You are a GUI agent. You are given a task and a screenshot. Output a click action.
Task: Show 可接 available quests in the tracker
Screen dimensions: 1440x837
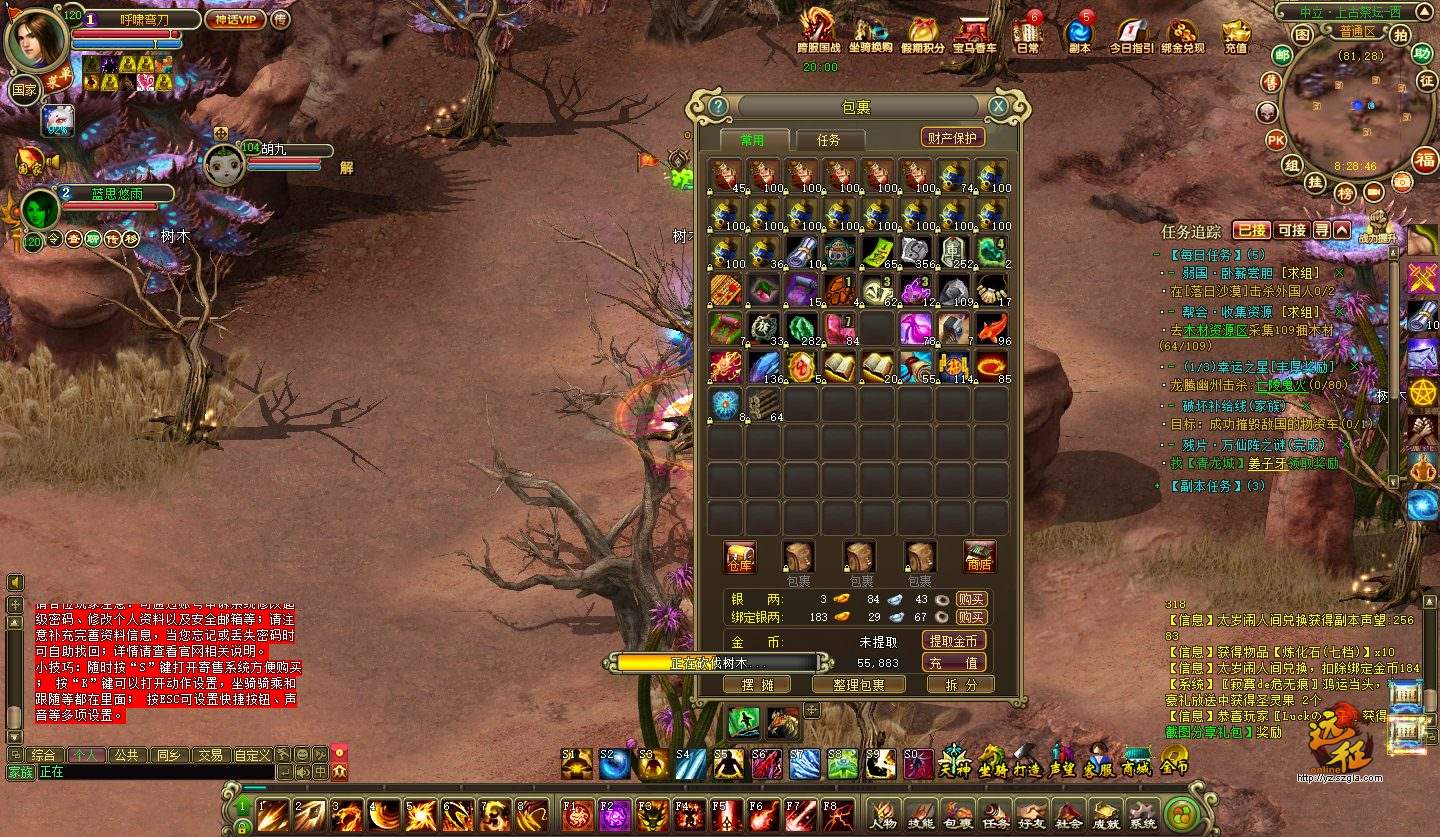[1292, 230]
